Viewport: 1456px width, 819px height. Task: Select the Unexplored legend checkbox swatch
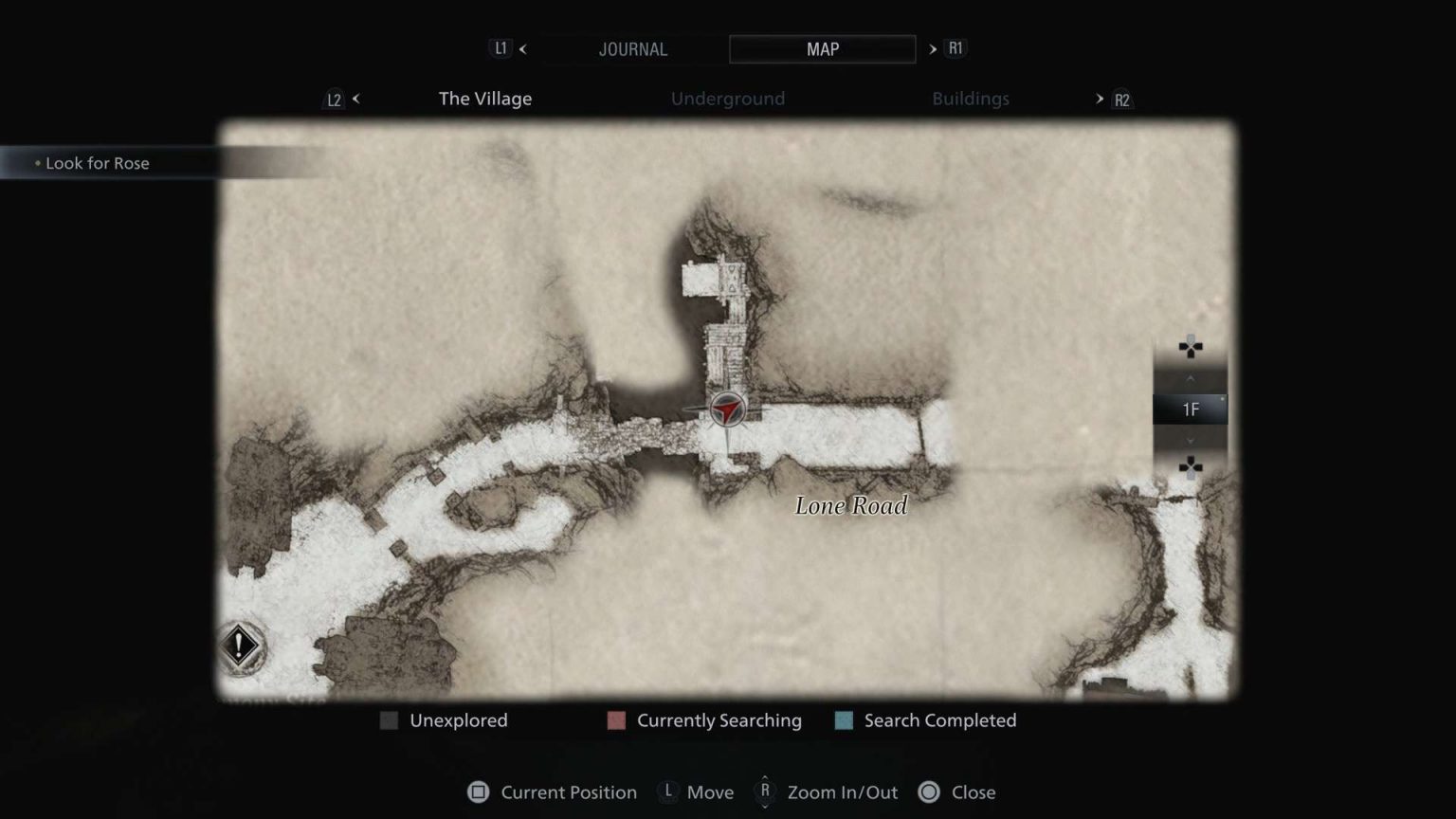click(389, 720)
